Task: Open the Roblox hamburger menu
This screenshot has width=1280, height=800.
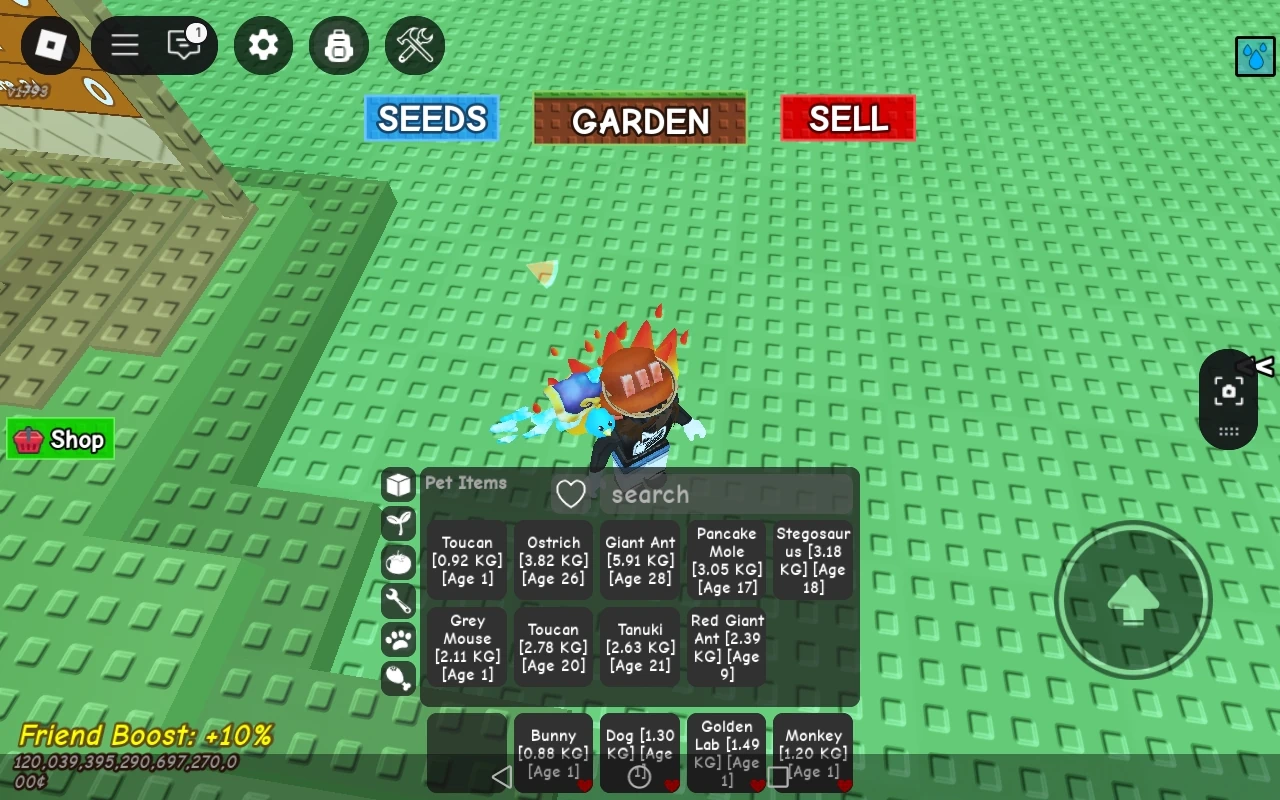Action: click(123, 45)
